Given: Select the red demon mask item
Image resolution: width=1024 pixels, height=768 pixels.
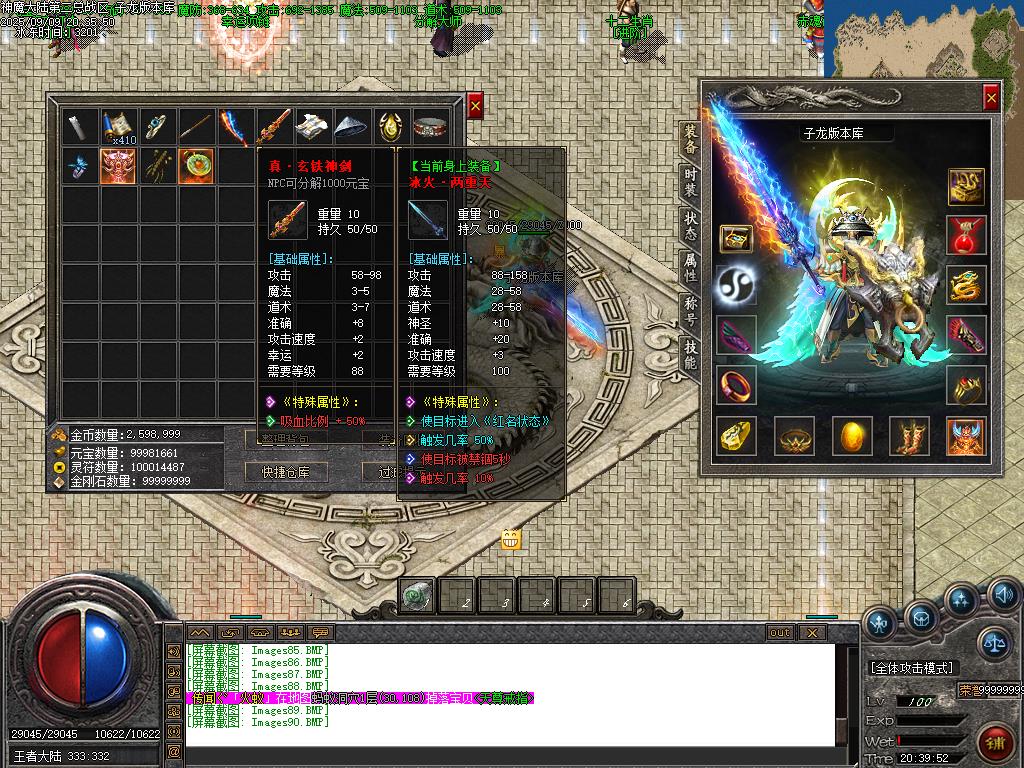Looking at the screenshot, I should pos(118,166).
